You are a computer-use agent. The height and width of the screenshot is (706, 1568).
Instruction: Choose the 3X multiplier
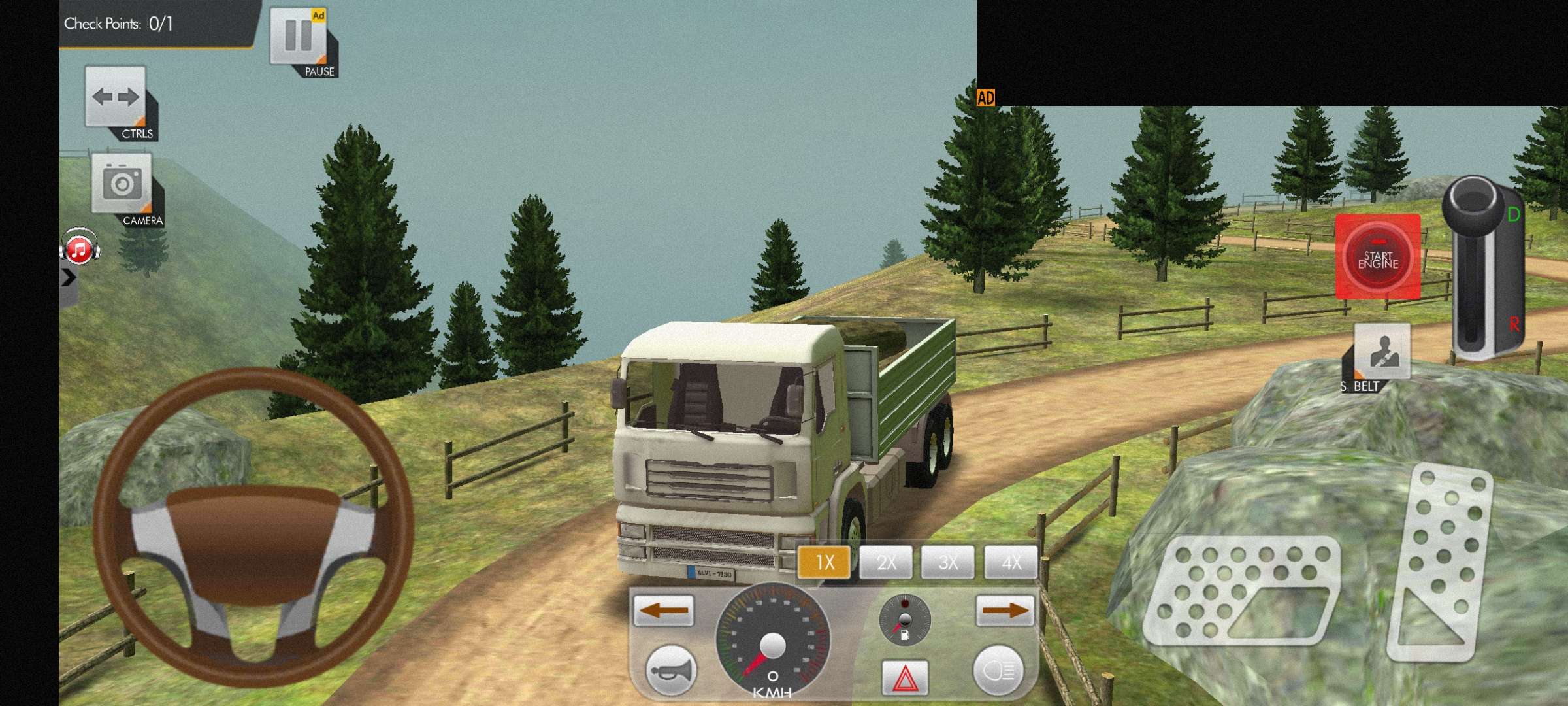[948, 562]
